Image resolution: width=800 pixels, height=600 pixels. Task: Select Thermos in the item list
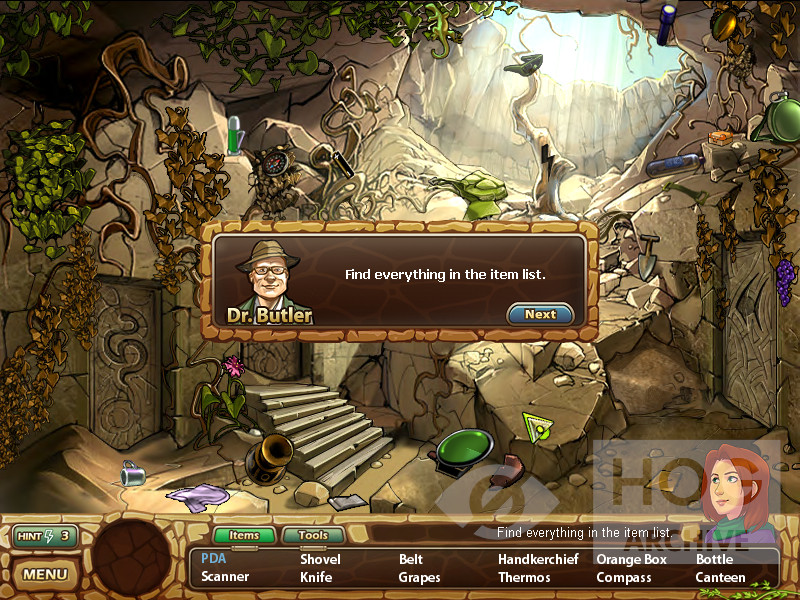524,577
